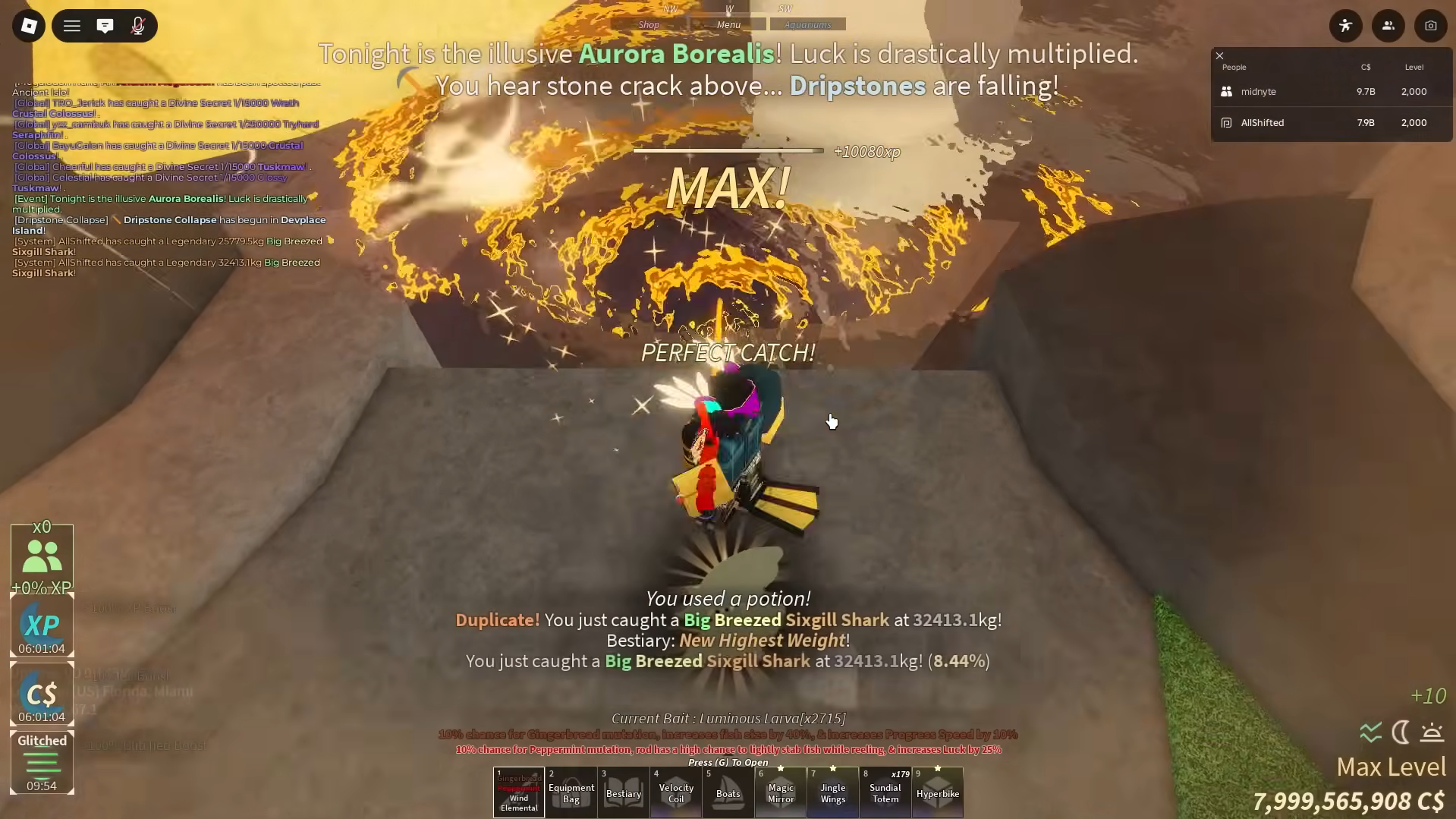Check the XP progress bar under the banner
Viewport: 1456px width, 819px height.
[728, 150]
